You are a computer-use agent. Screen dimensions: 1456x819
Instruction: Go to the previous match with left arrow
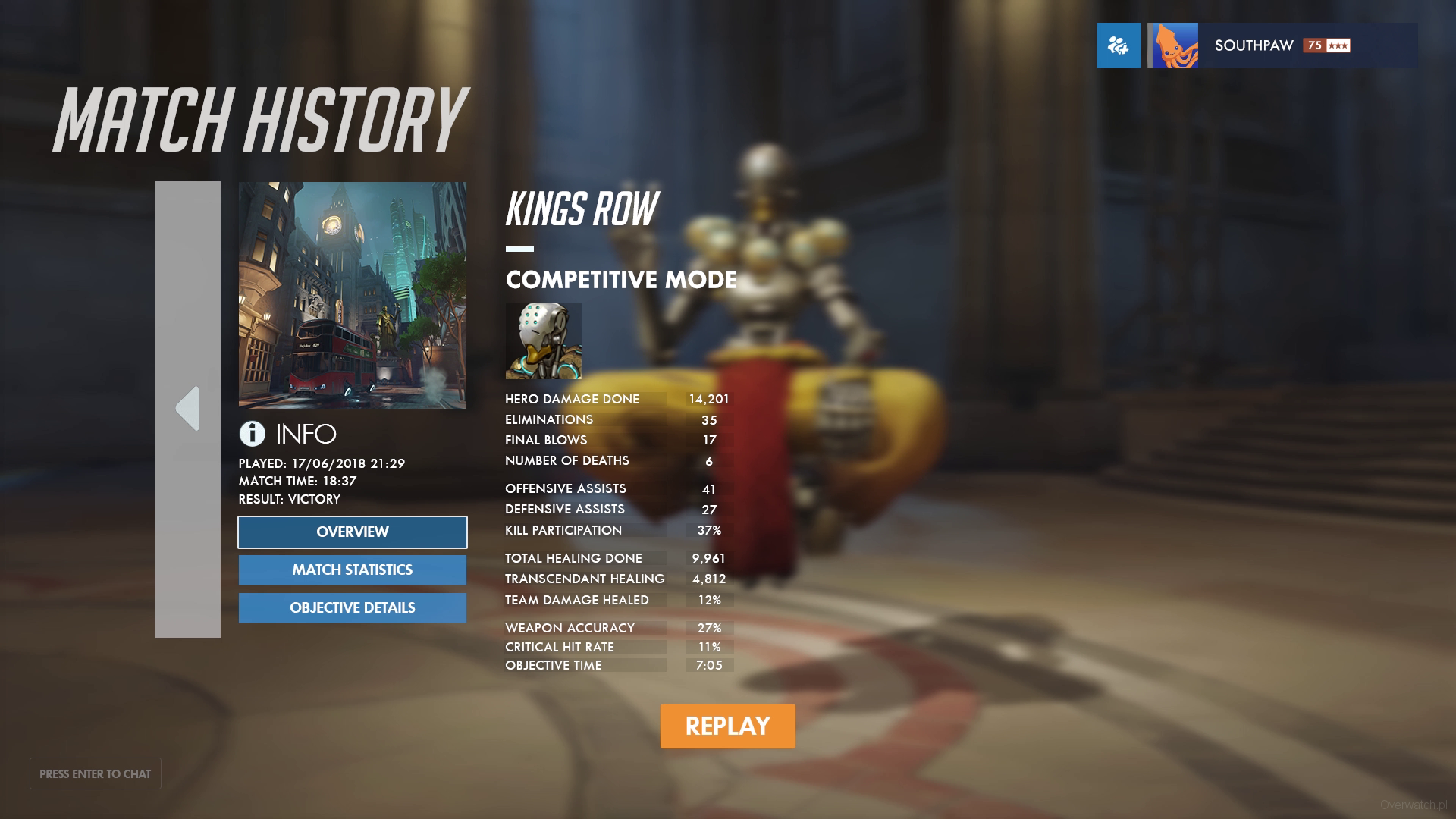coord(187,409)
